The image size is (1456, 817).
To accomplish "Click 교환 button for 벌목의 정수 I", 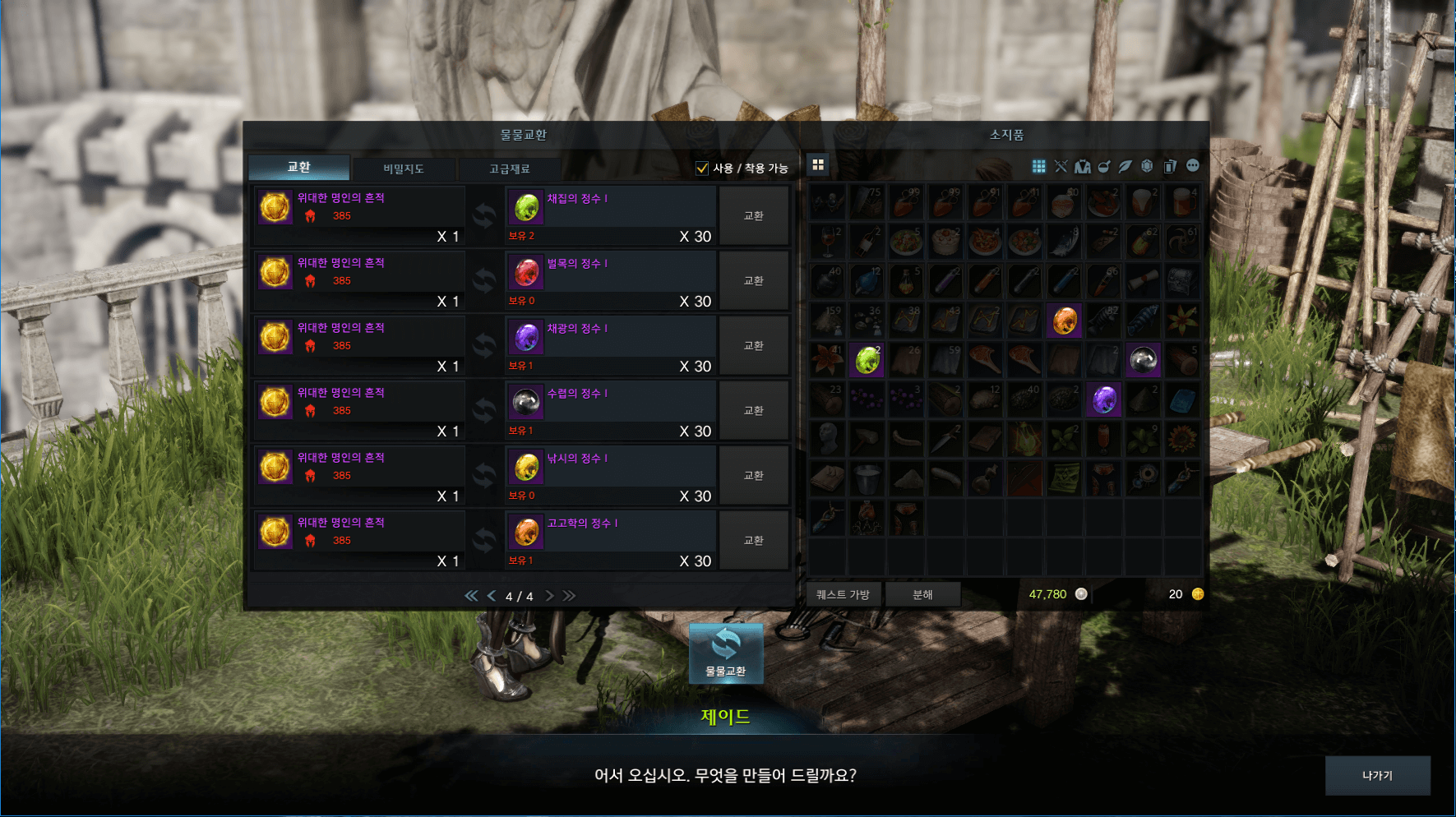I will coord(753,281).
